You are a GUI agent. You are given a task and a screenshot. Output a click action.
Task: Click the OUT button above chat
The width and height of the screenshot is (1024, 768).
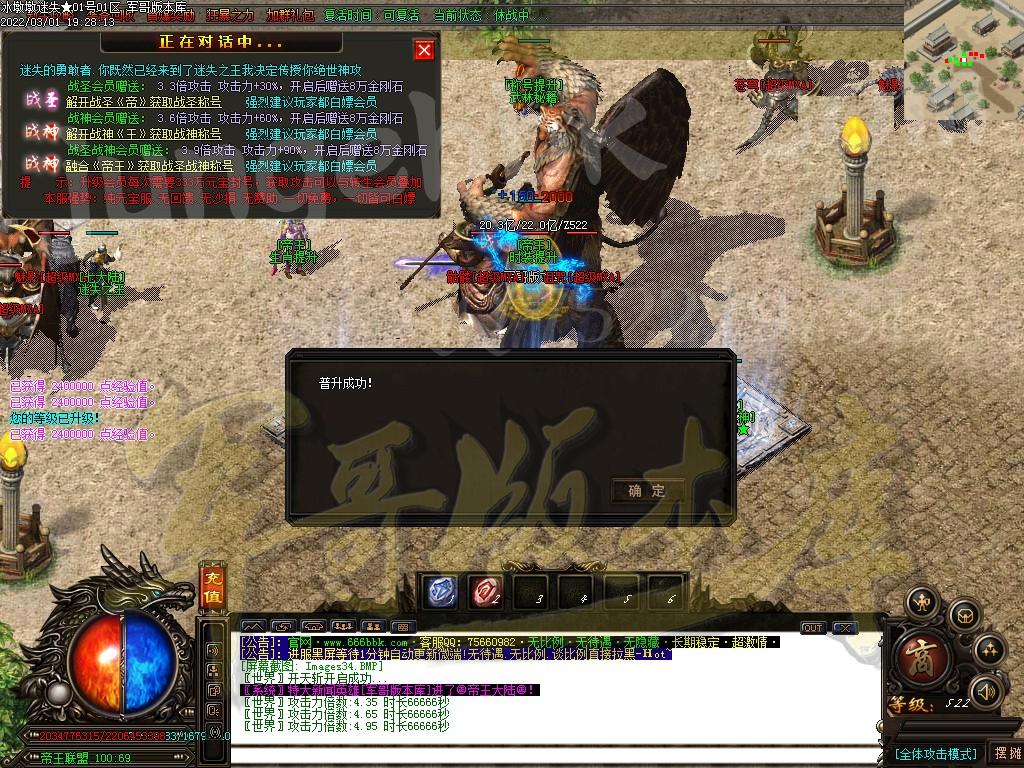(813, 628)
